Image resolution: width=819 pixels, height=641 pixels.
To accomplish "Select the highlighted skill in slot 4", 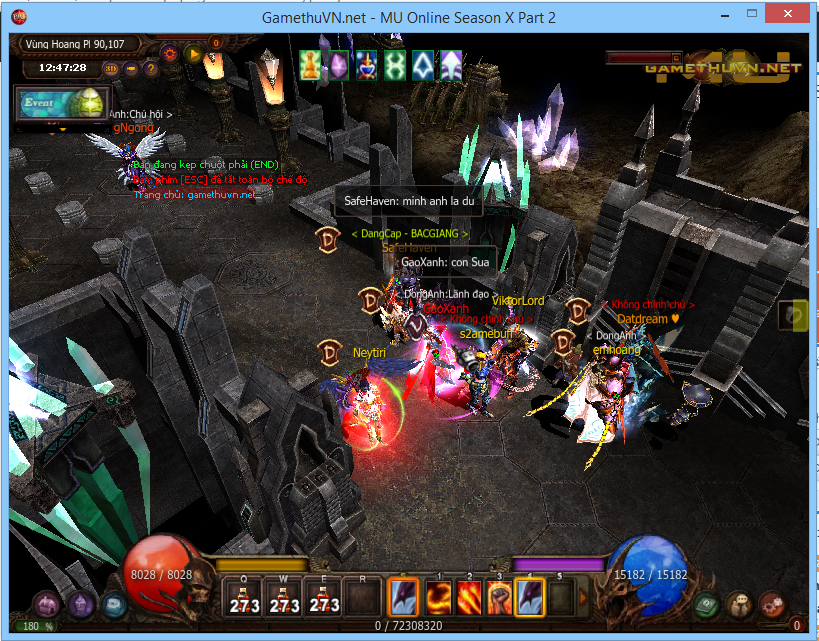I will [x=530, y=598].
